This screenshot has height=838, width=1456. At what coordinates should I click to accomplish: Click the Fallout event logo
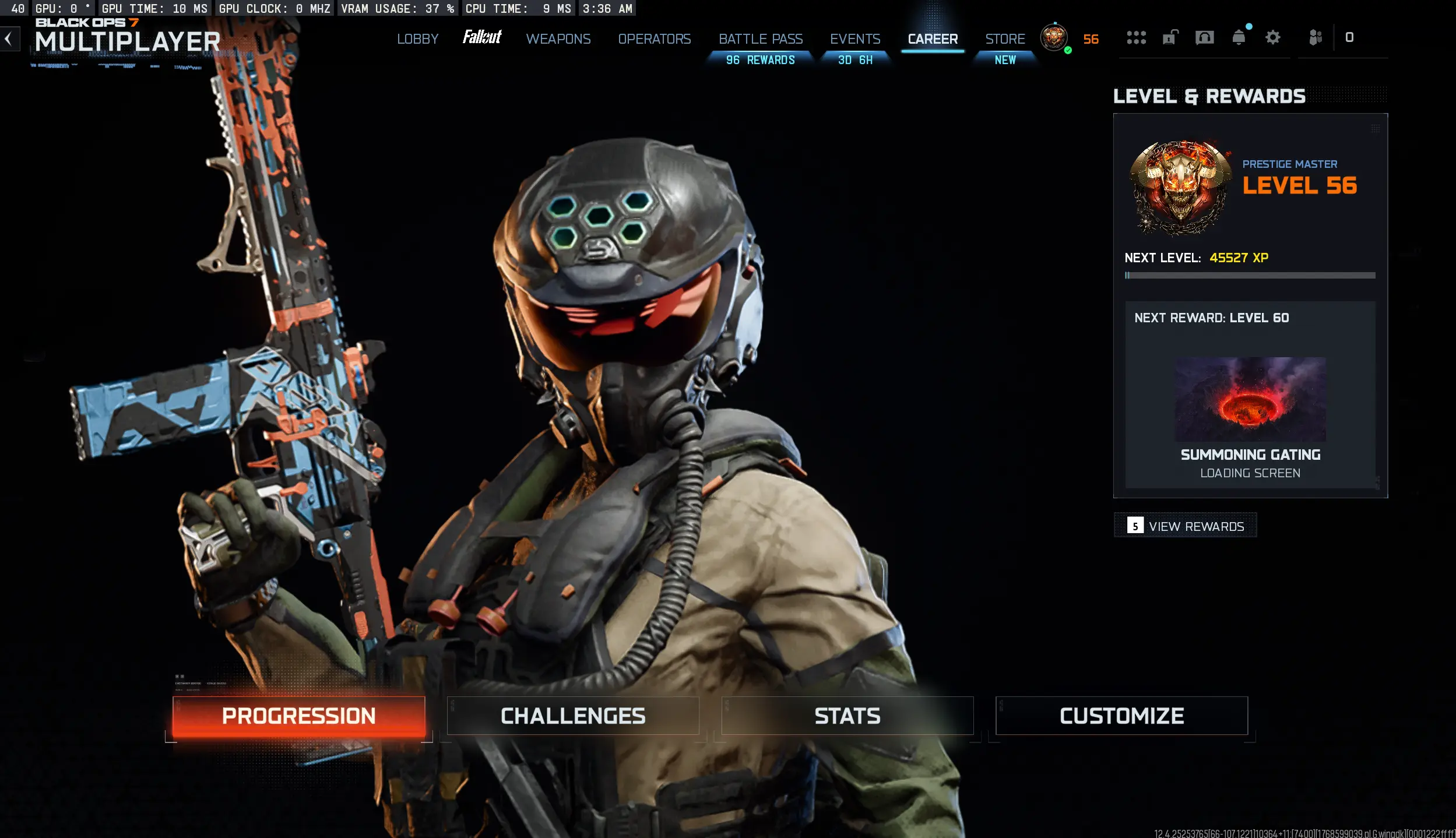pyautogui.click(x=481, y=37)
